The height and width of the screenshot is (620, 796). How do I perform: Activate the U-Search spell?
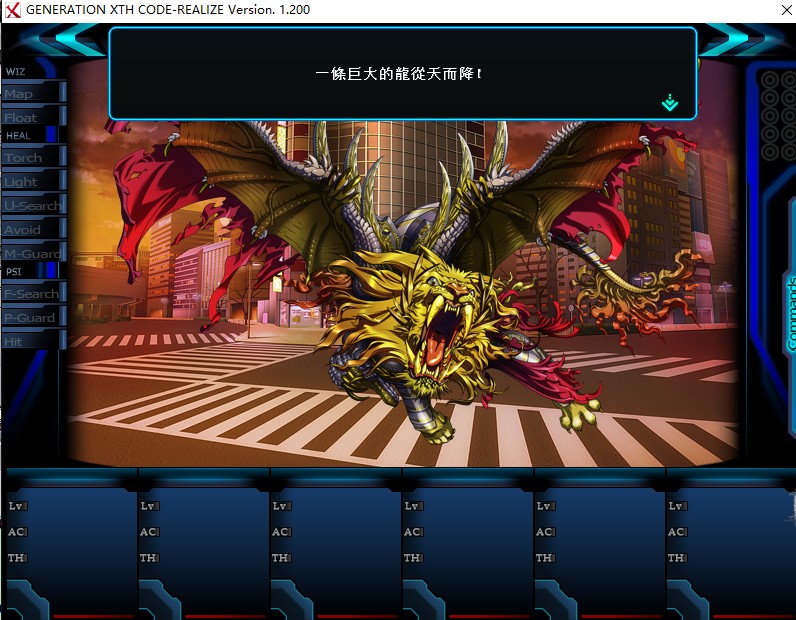[x=32, y=205]
